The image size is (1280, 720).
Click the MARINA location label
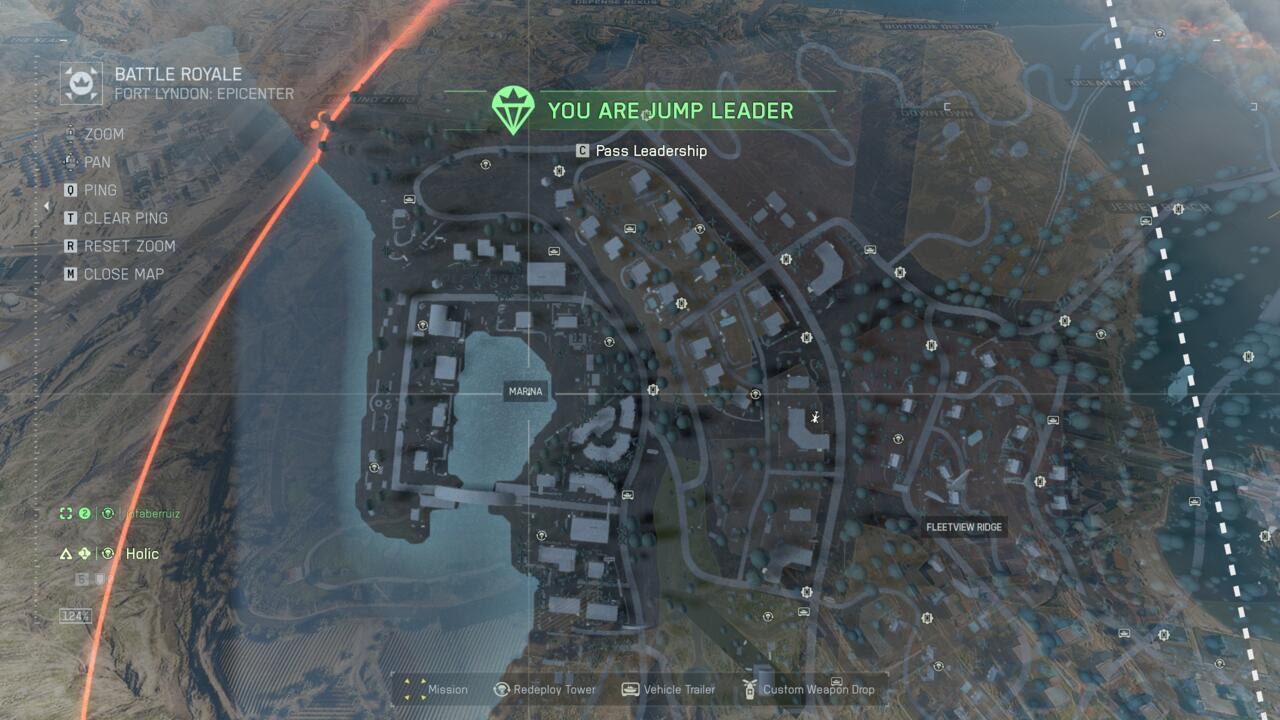pyautogui.click(x=524, y=392)
